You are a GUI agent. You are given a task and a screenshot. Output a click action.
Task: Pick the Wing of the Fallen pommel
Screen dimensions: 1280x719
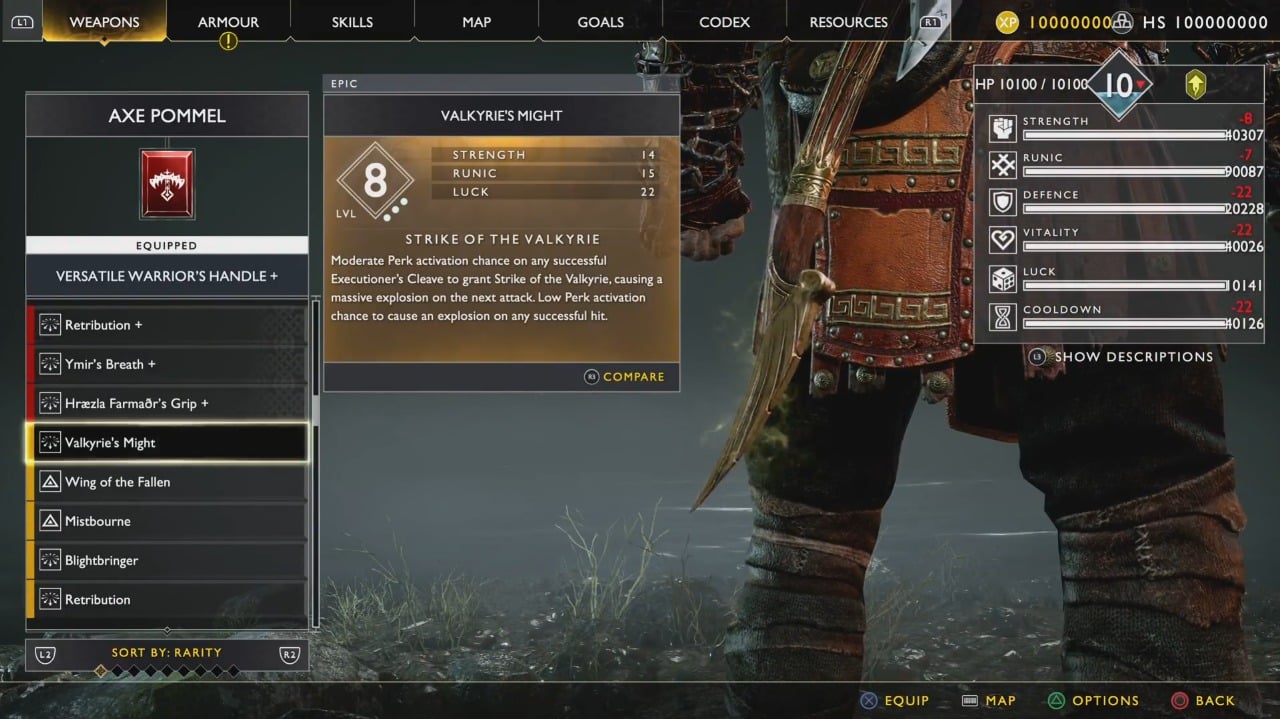coord(167,482)
